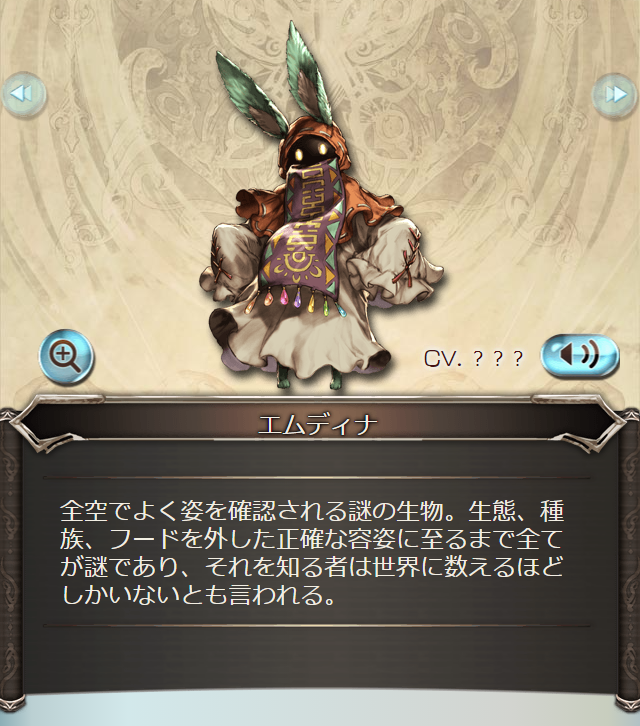Play the character voice sample
This screenshot has height=726, width=640.
[580, 355]
